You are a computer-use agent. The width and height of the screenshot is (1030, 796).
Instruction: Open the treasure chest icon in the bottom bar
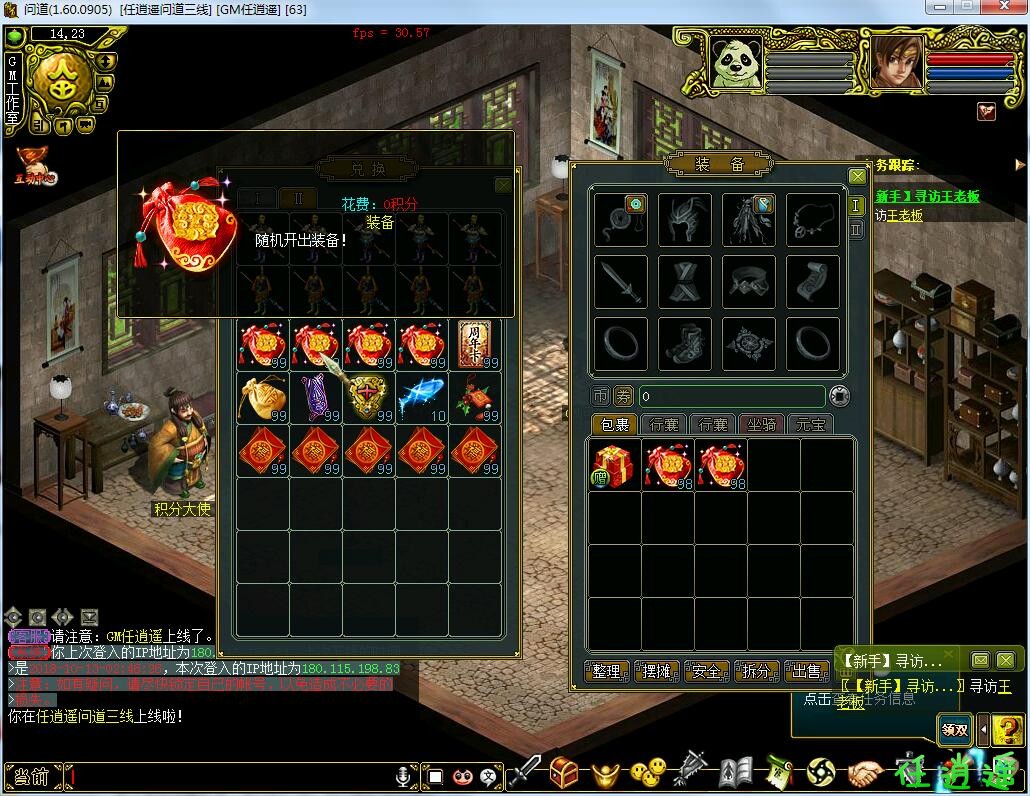[565, 772]
